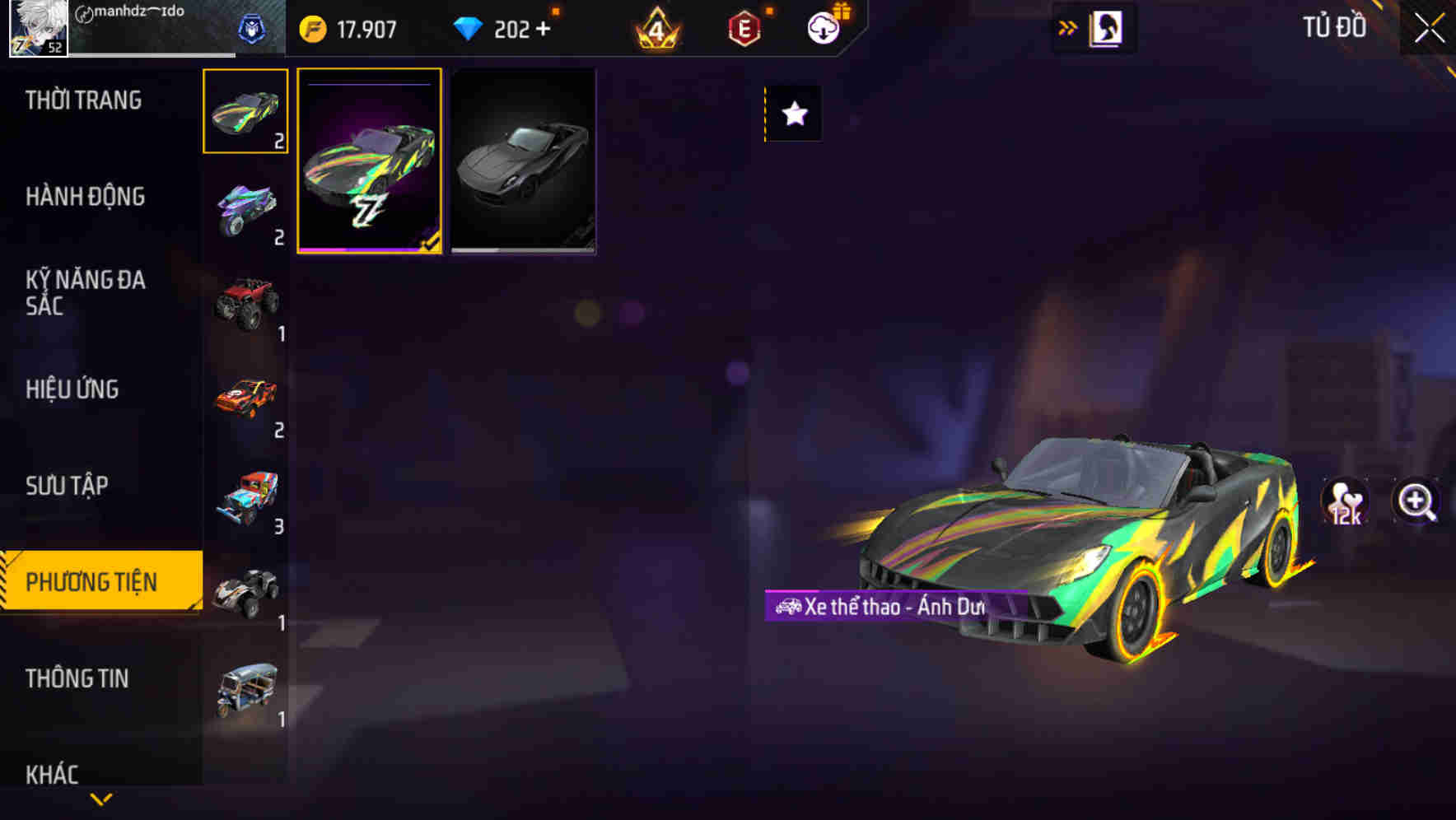
Task: Collapse the sidebar with the bottom arrow
Action: point(100,799)
